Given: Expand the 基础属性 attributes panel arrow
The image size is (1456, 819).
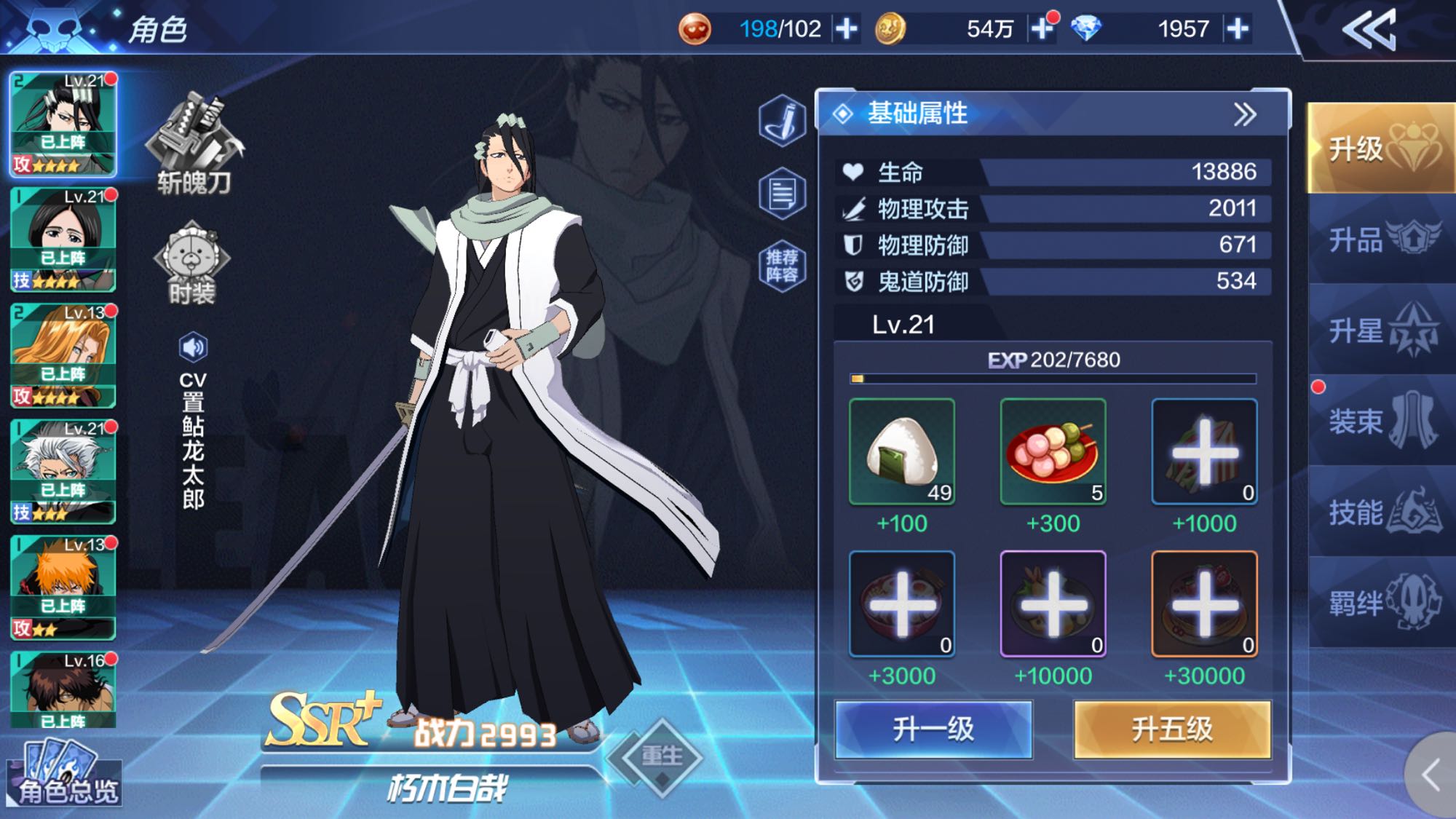Looking at the screenshot, I should (x=1245, y=114).
